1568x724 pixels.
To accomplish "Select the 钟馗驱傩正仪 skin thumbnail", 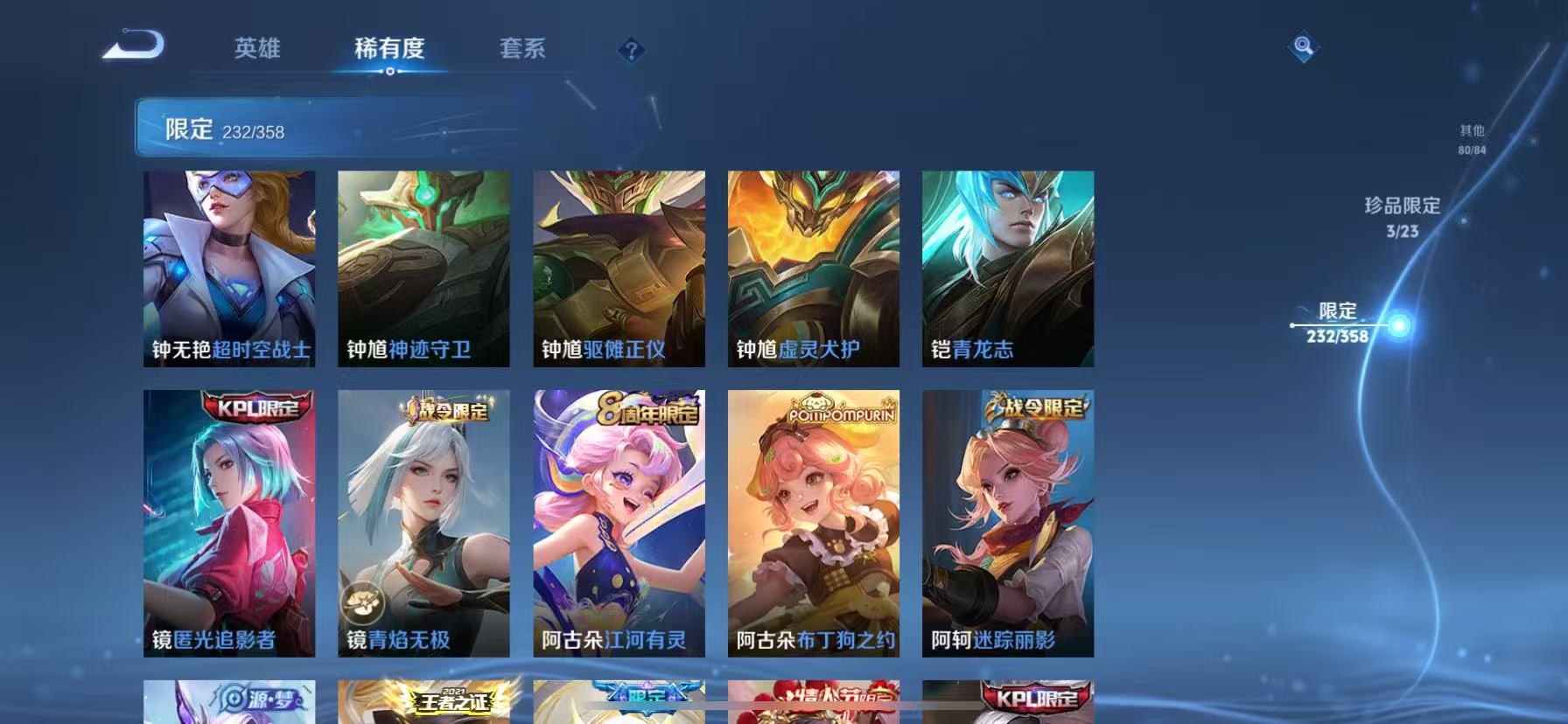I will click(619, 267).
